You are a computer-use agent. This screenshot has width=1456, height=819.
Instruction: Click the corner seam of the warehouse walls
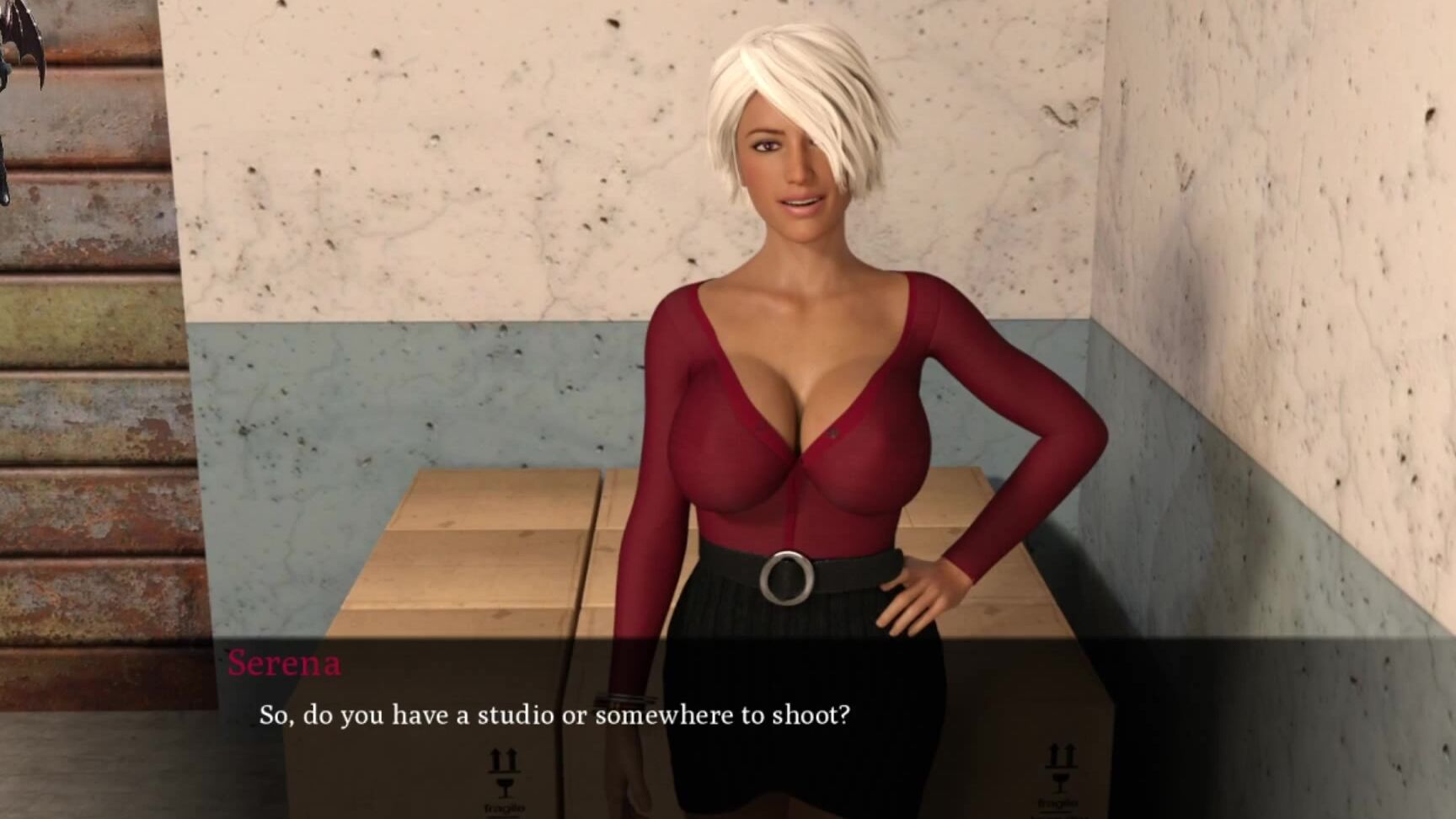1091,253
